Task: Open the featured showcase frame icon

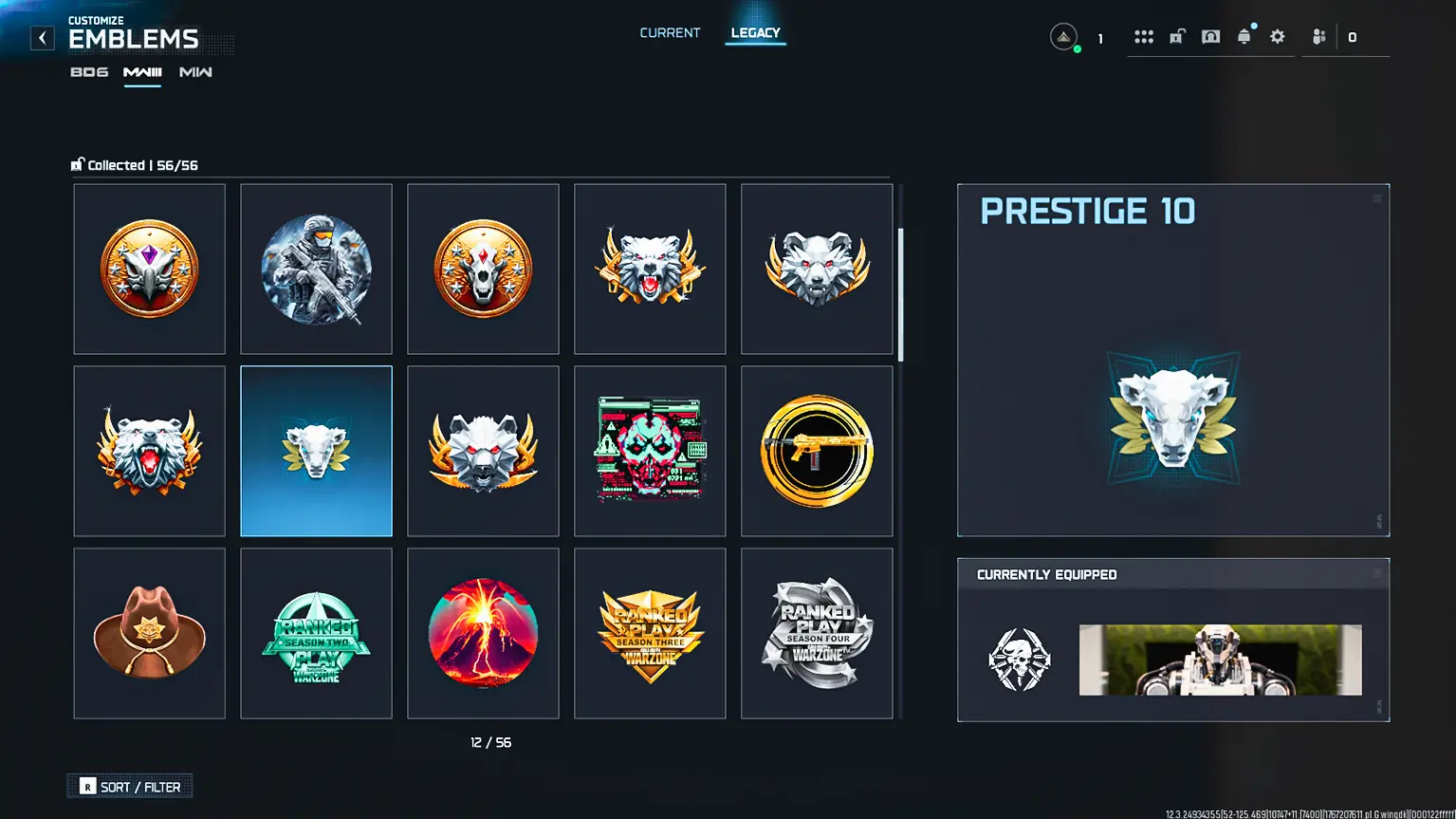Action: [x=1210, y=36]
